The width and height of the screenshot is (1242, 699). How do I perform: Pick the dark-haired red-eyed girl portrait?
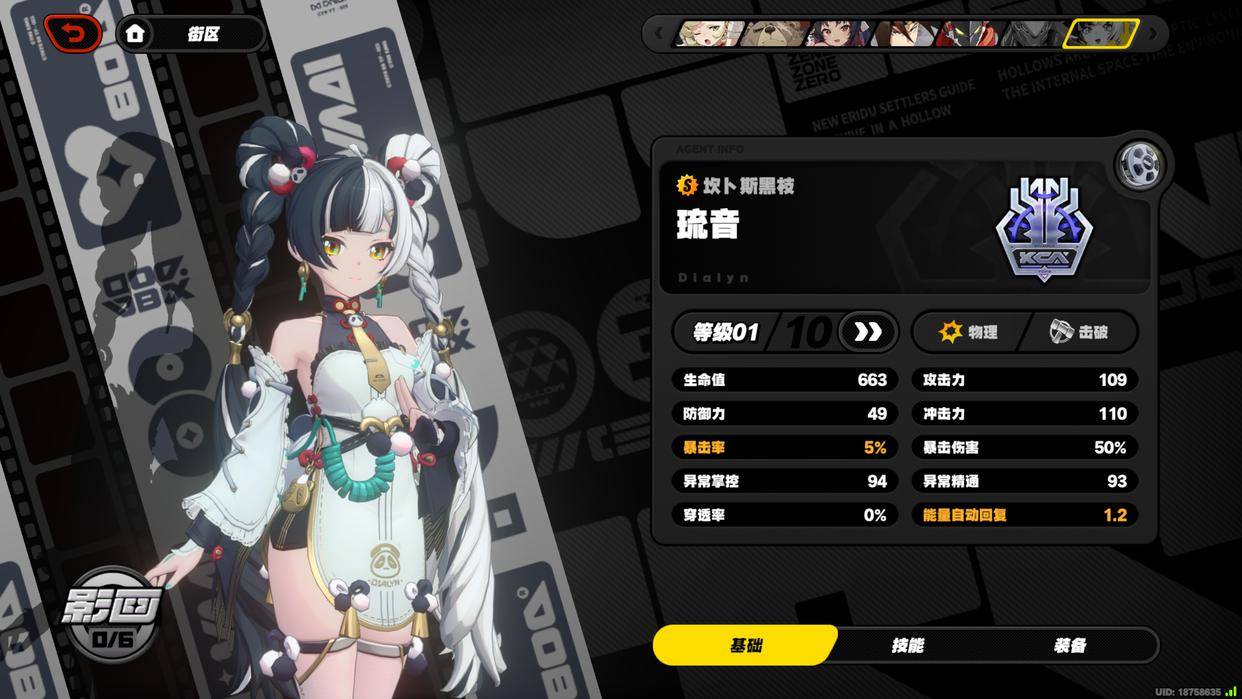pos(836,34)
